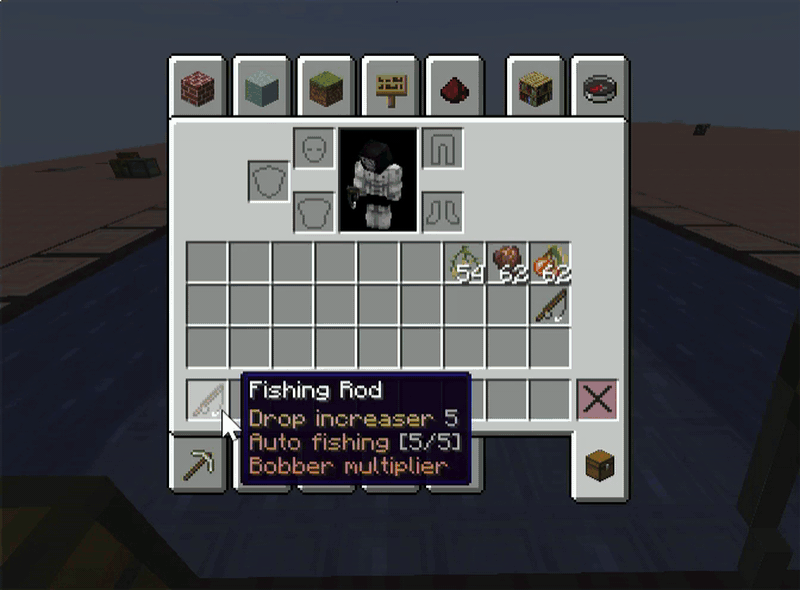This screenshot has height=590, width=800.
Task: Select the dark red item stack of 62
Action: pyautogui.click(x=508, y=262)
